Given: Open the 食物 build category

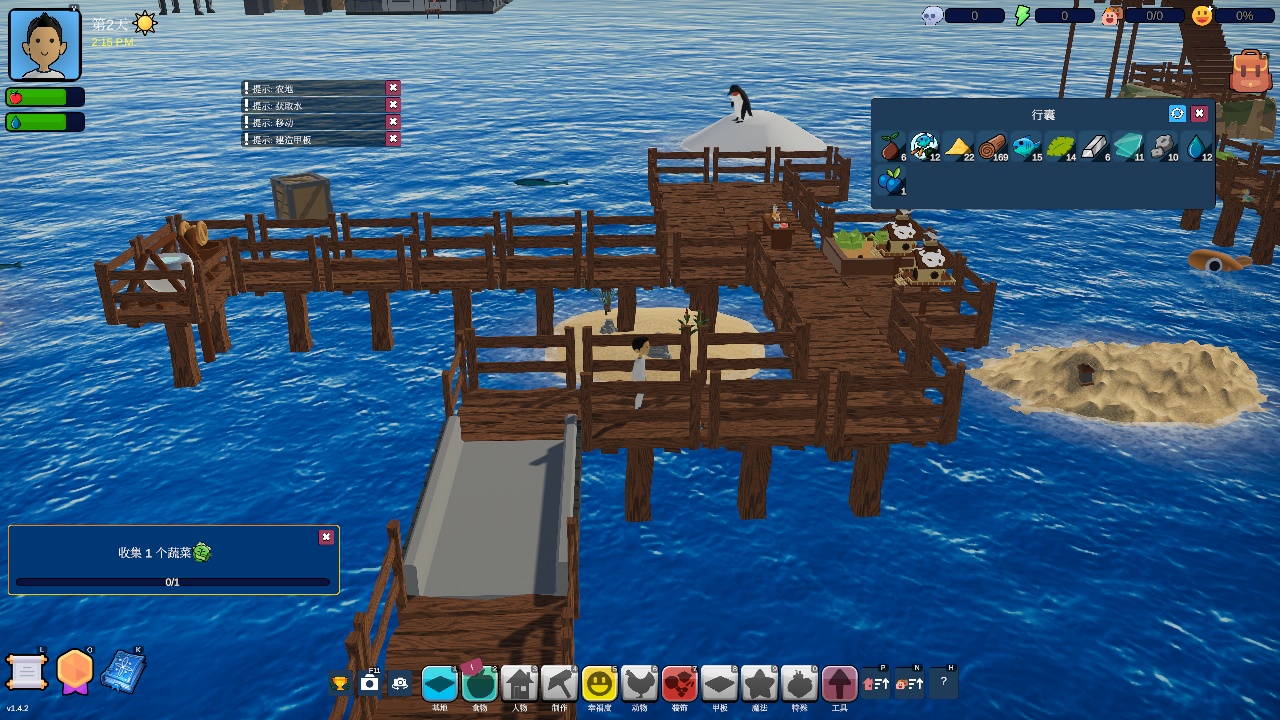Looking at the screenshot, I should (x=480, y=684).
